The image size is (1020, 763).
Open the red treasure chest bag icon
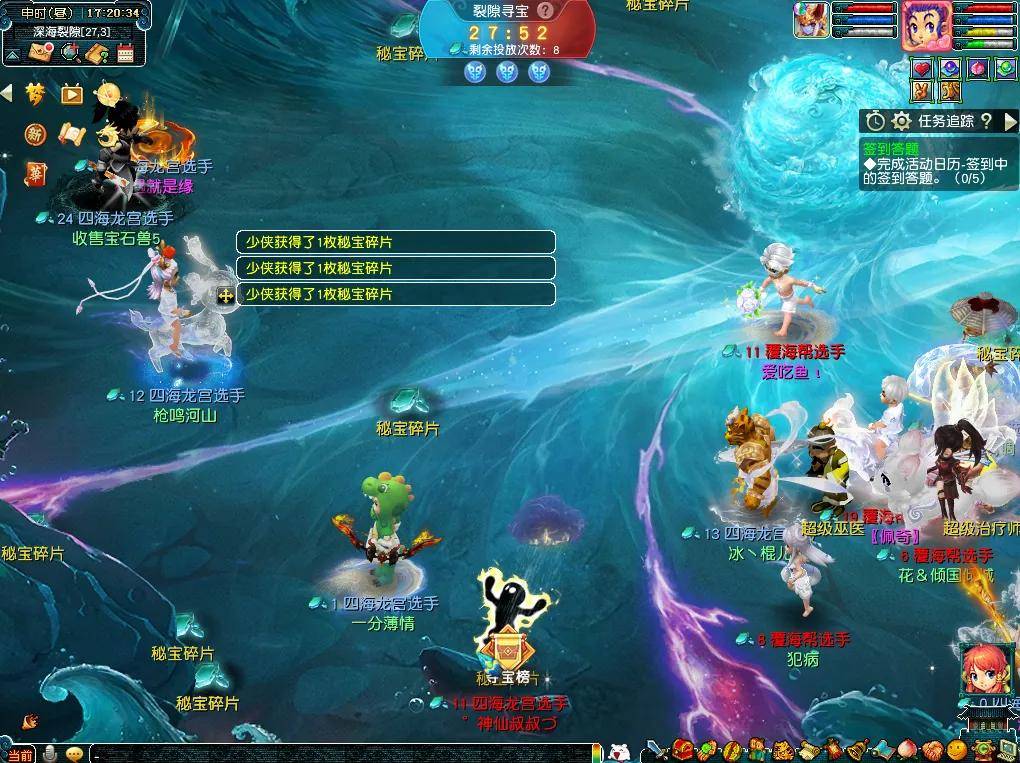point(684,749)
